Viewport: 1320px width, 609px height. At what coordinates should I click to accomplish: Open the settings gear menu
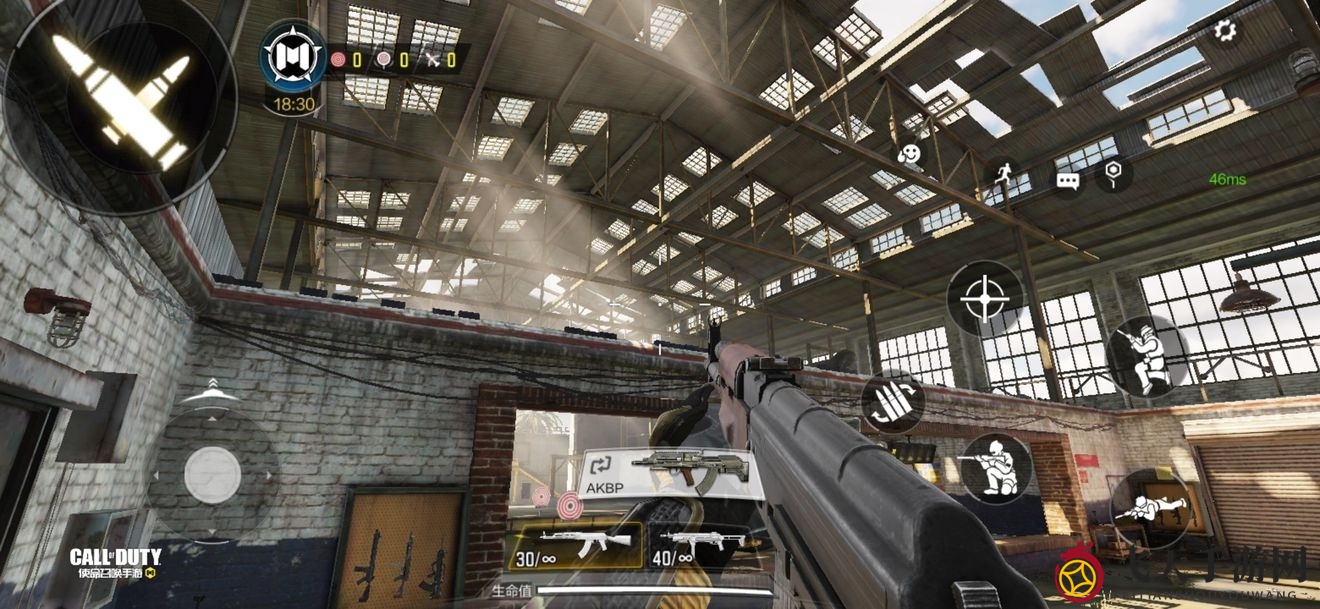tap(1225, 30)
